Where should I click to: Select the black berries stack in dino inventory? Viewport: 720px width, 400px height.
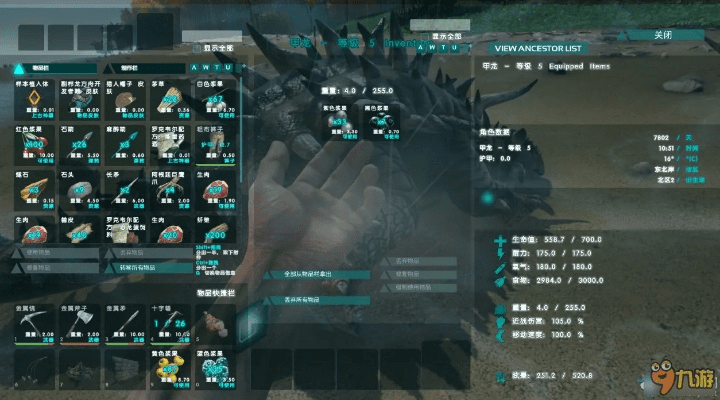pyautogui.click(x=381, y=120)
